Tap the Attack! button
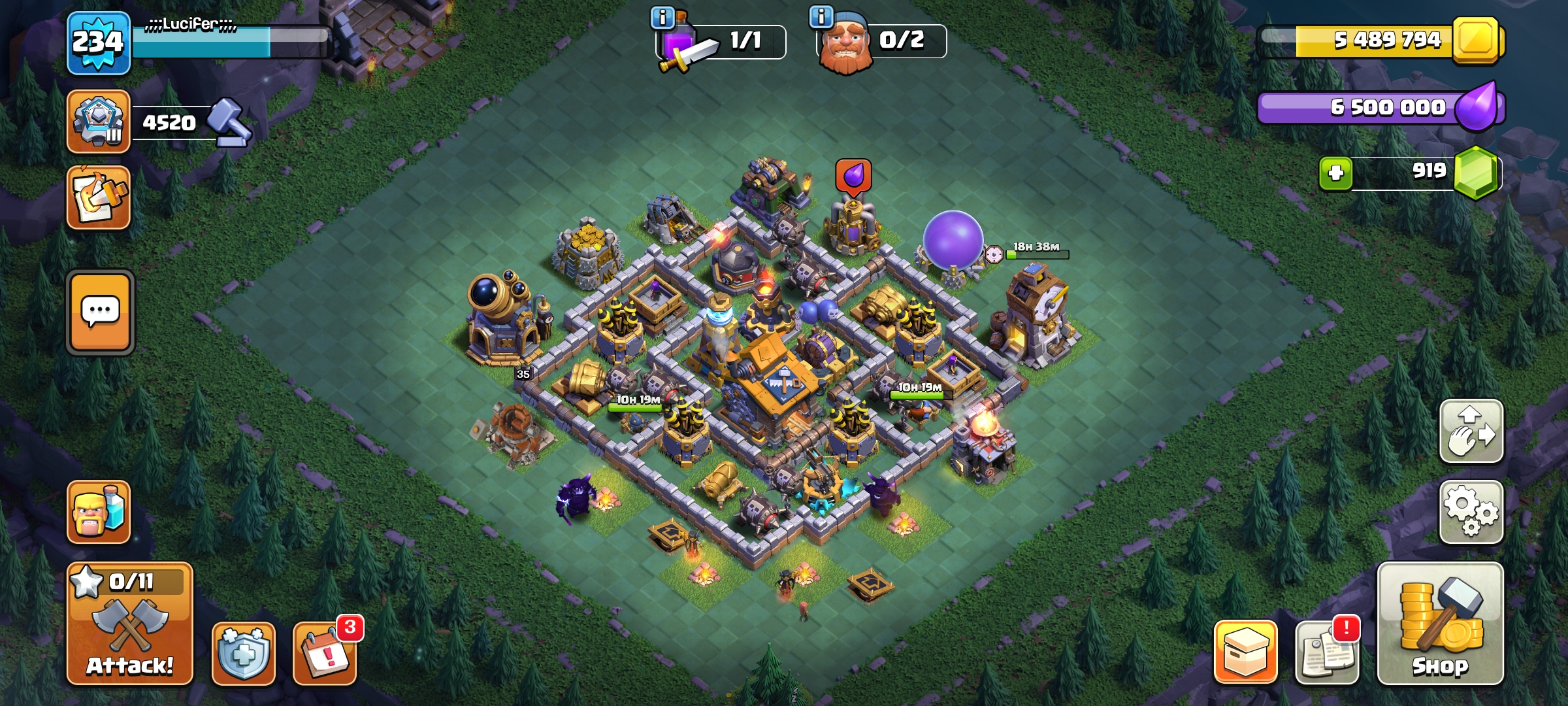The height and width of the screenshot is (706, 1568). (129, 624)
